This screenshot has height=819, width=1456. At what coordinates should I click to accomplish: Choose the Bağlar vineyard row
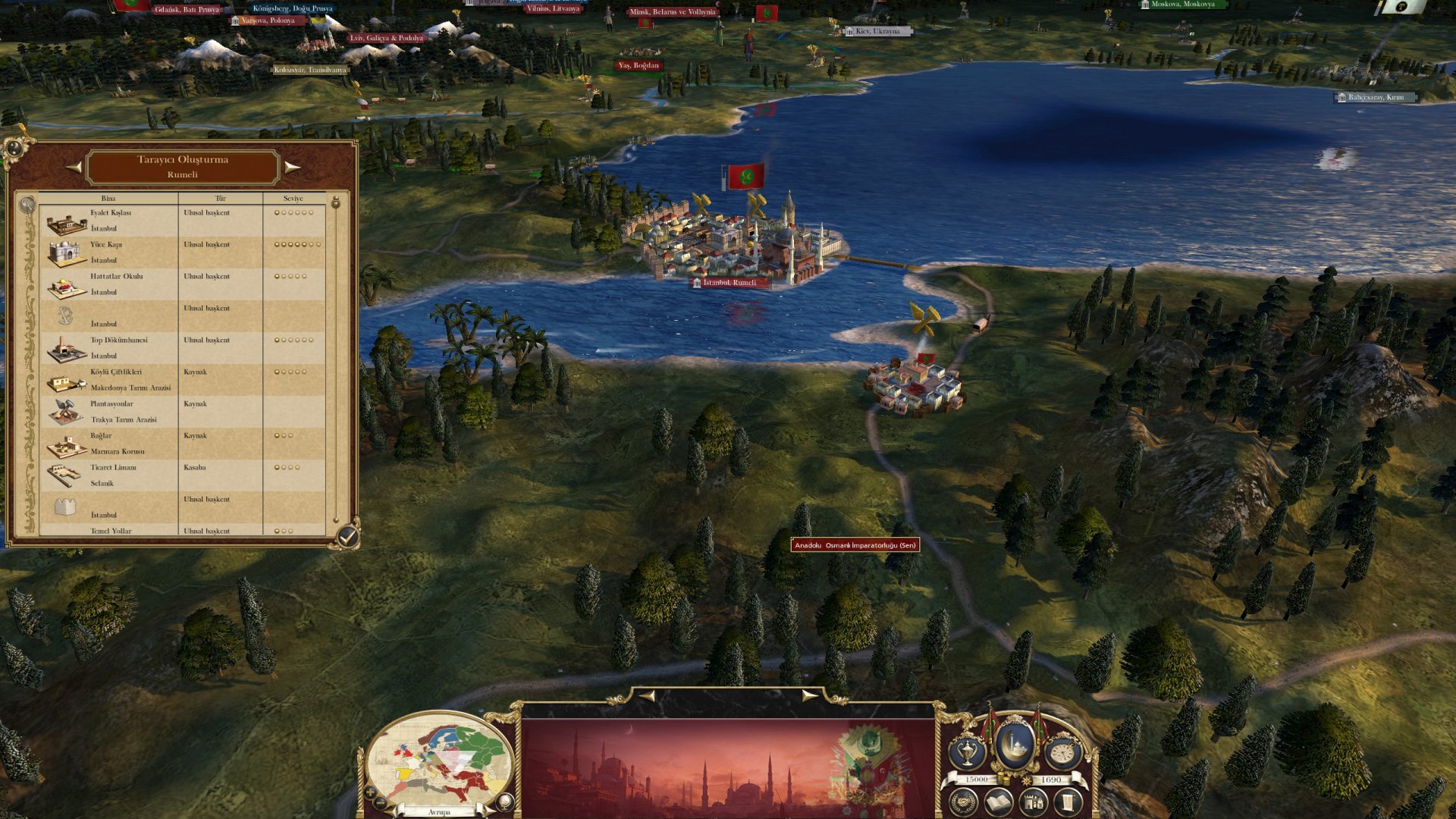(x=182, y=444)
